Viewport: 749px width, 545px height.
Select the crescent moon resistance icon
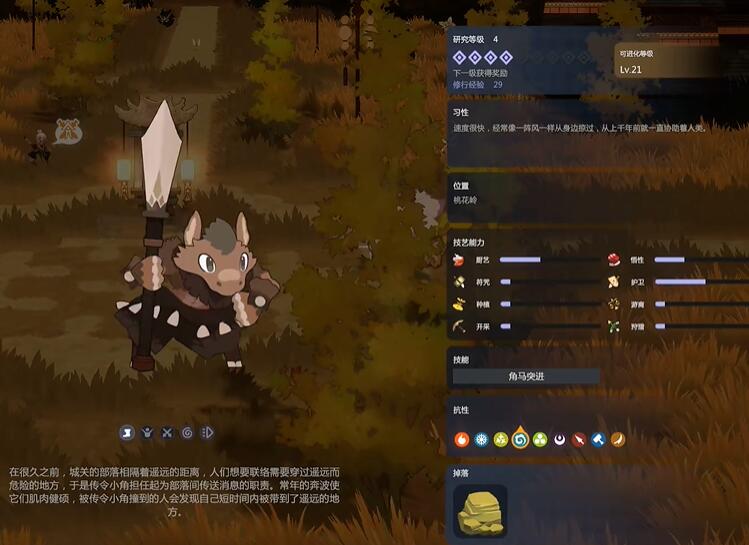(560, 439)
